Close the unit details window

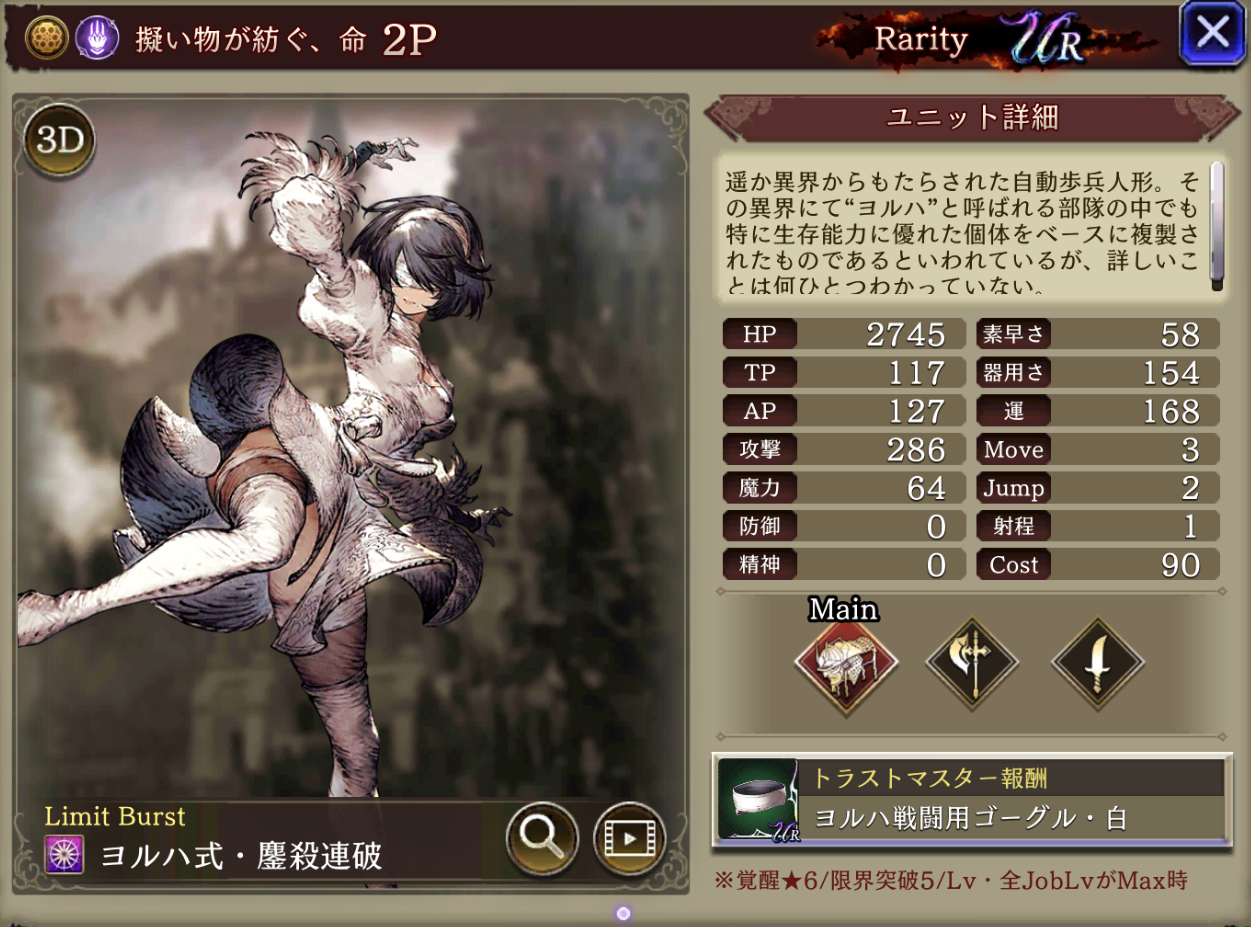click(1212, 34)
